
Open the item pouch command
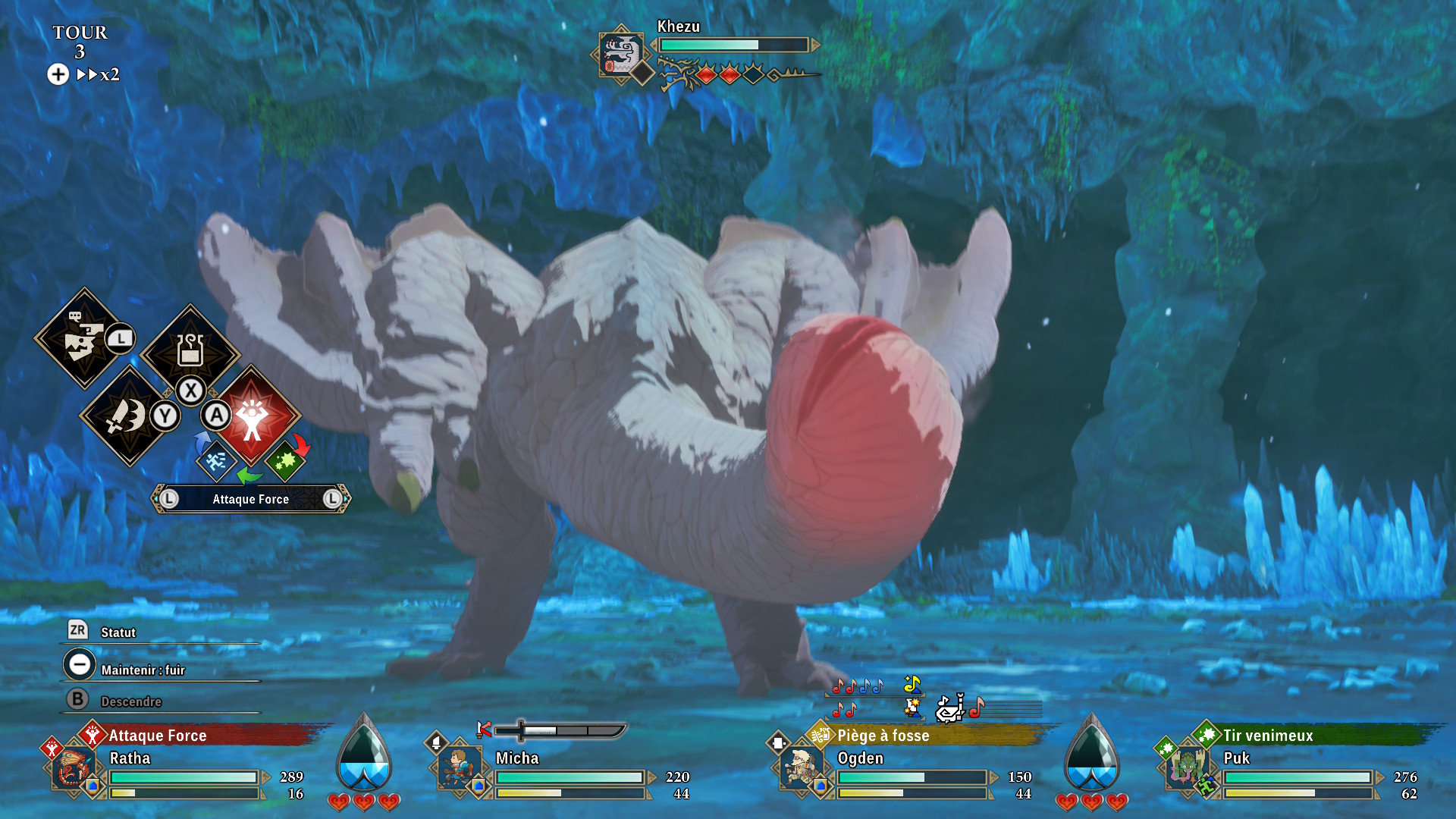190,350
